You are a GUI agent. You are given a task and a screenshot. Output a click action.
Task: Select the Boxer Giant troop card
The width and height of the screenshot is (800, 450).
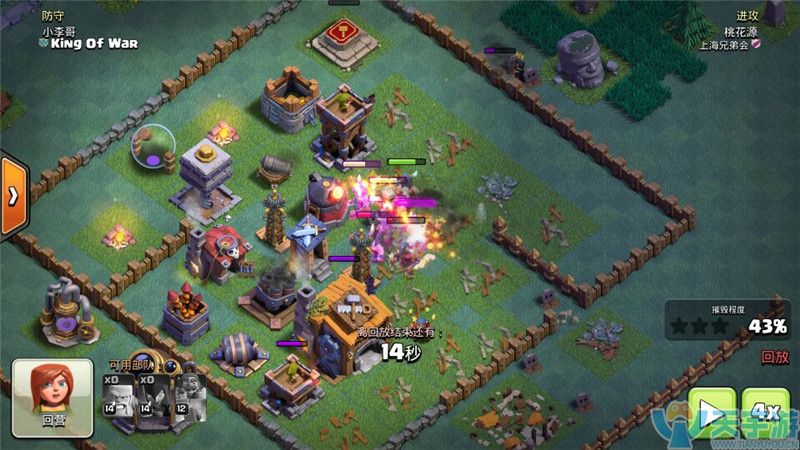(x=118, y=399)
